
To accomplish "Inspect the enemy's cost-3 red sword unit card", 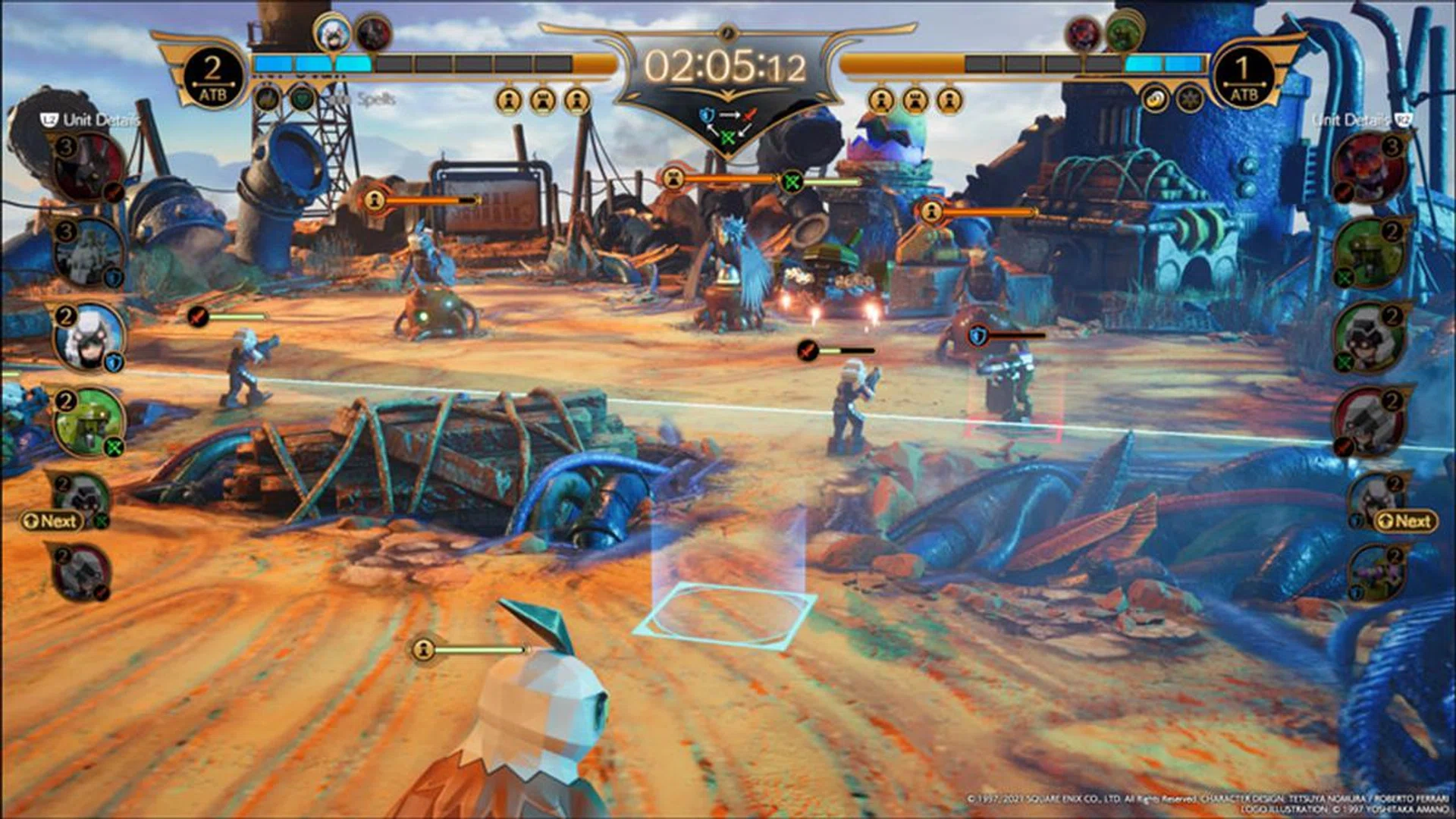I will pyautogui.click(x=1370, y=168).
